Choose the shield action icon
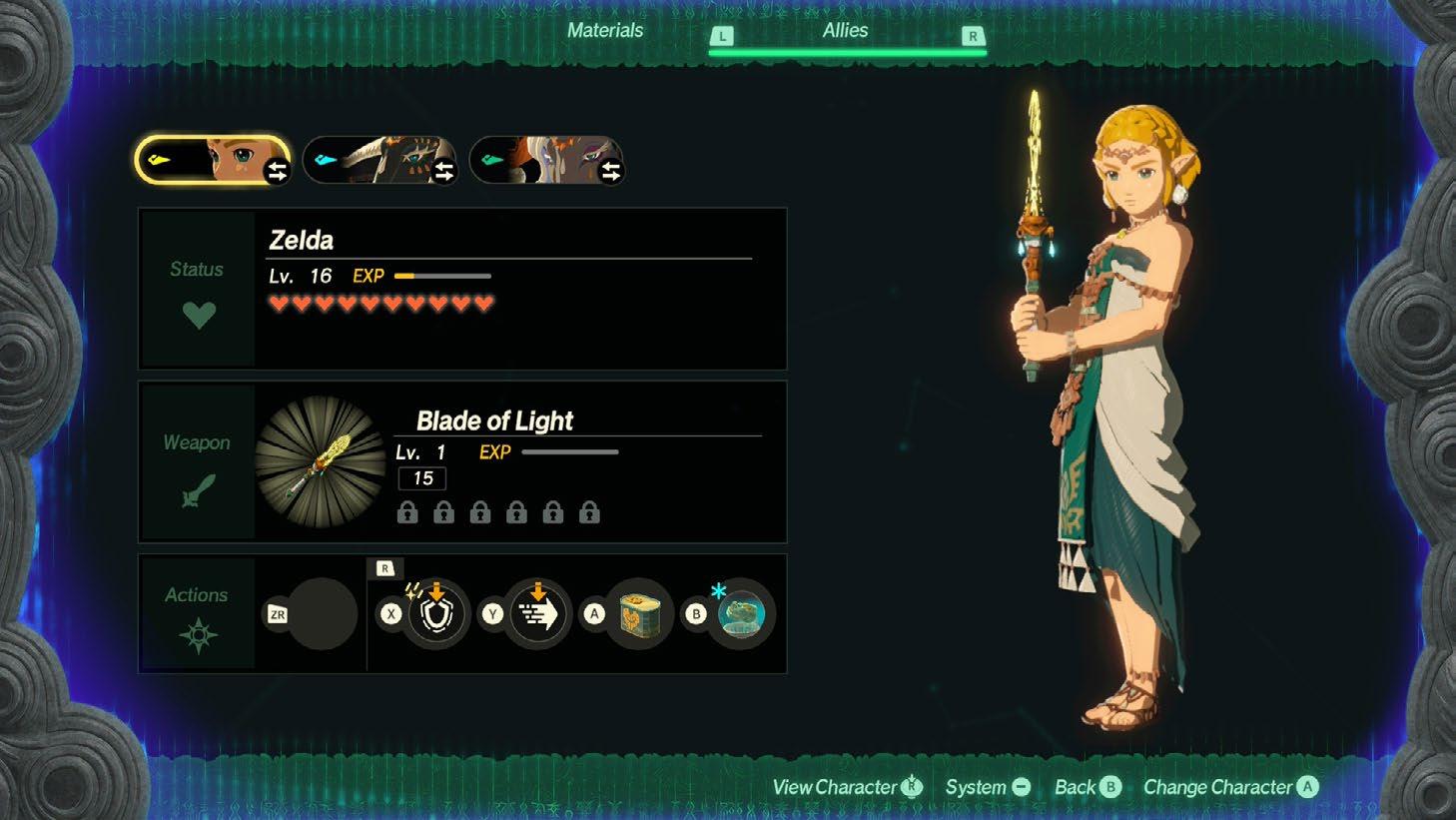Screen dimensions: 1456x820 pos(435,614)
